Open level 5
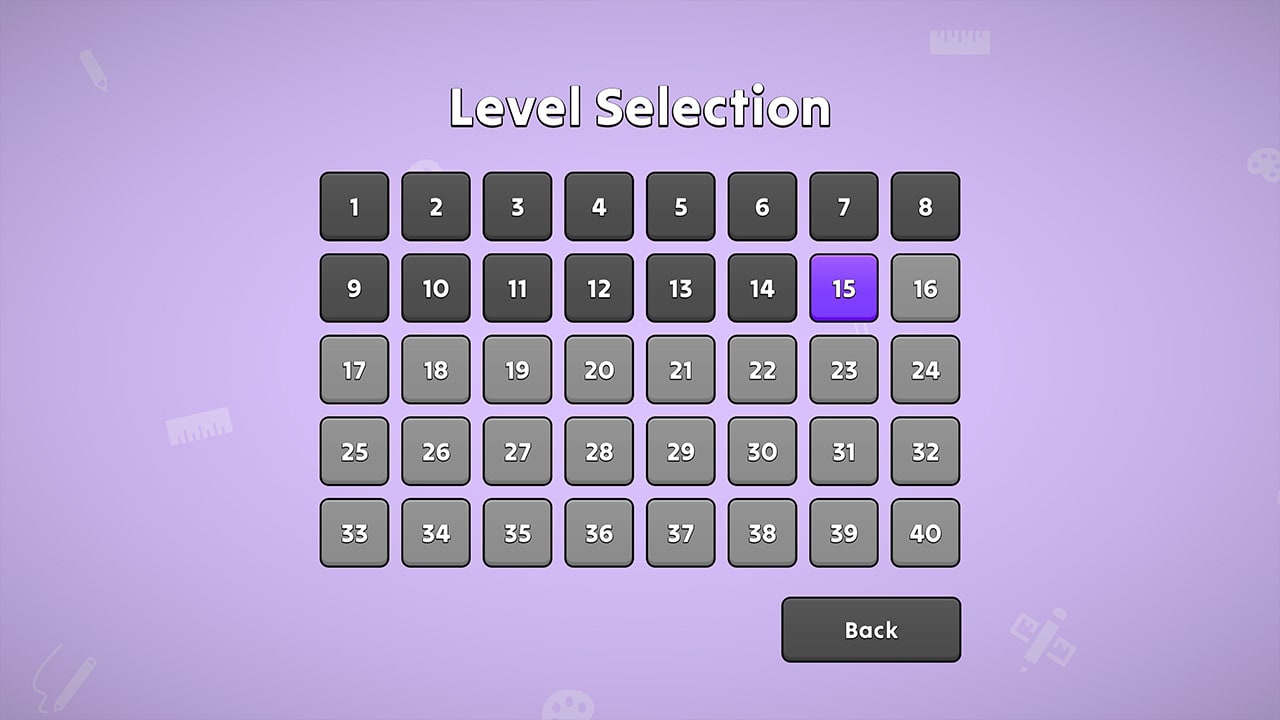This screenshot has width=1280, height=720. point(680,207)
